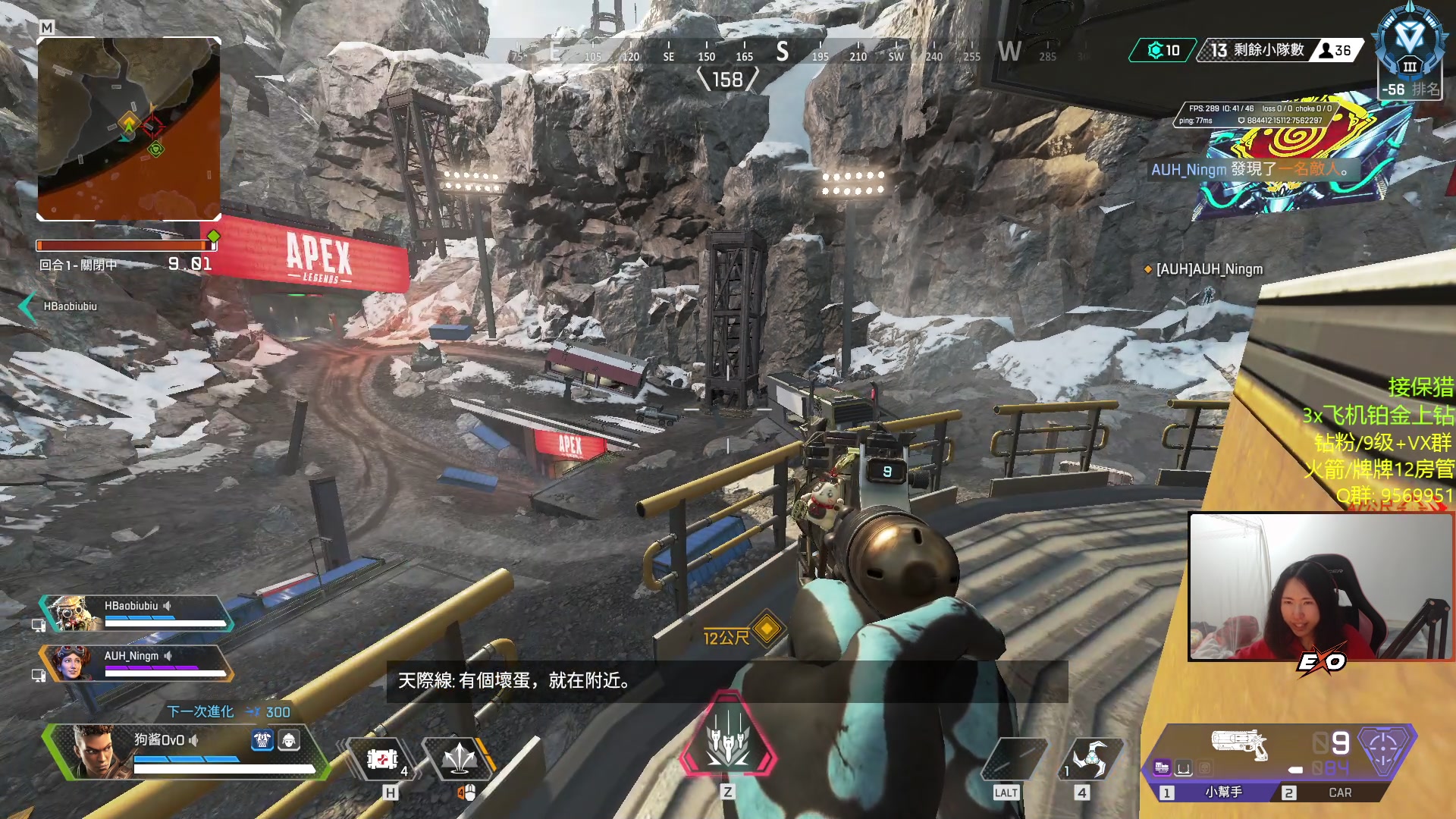This screenshot has height=819, width=1456.
Task: Activate the ultimate ability icon
Action: click(x=728, y=736)
